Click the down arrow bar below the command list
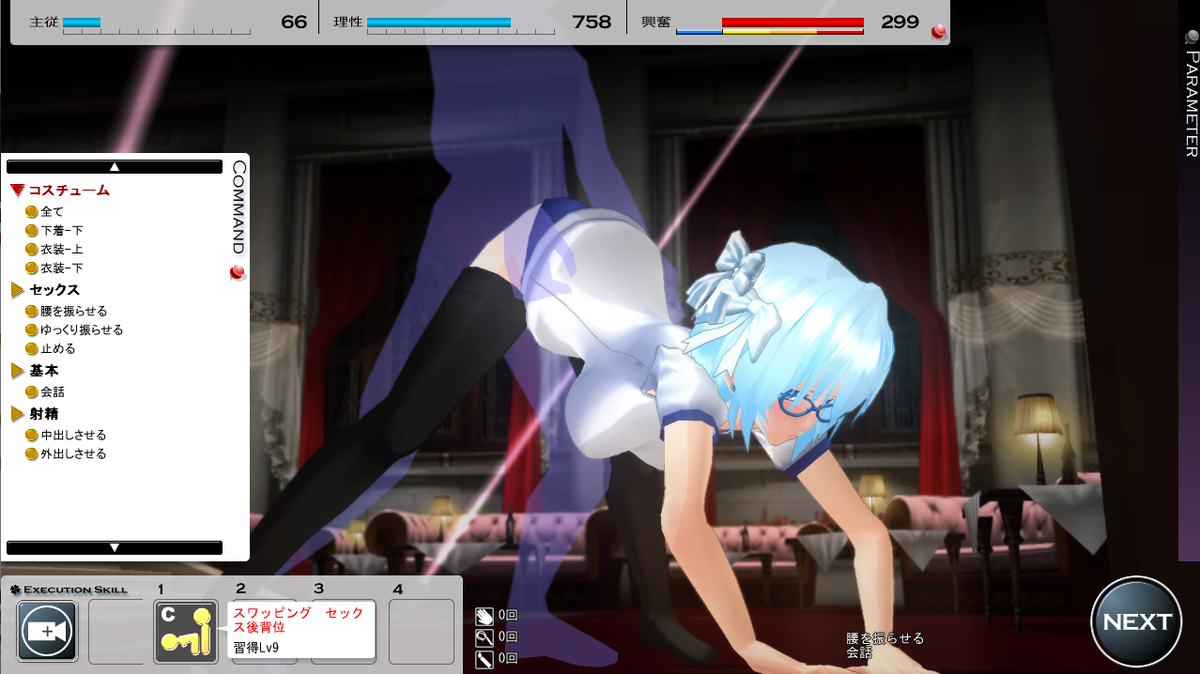 pos(114,547)
